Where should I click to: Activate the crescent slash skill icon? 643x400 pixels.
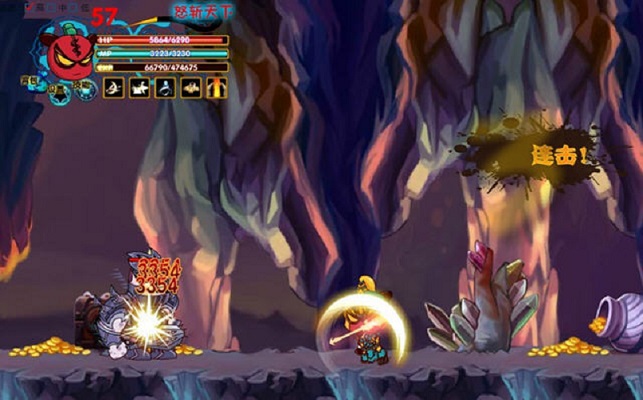click(x=113, y=88)
